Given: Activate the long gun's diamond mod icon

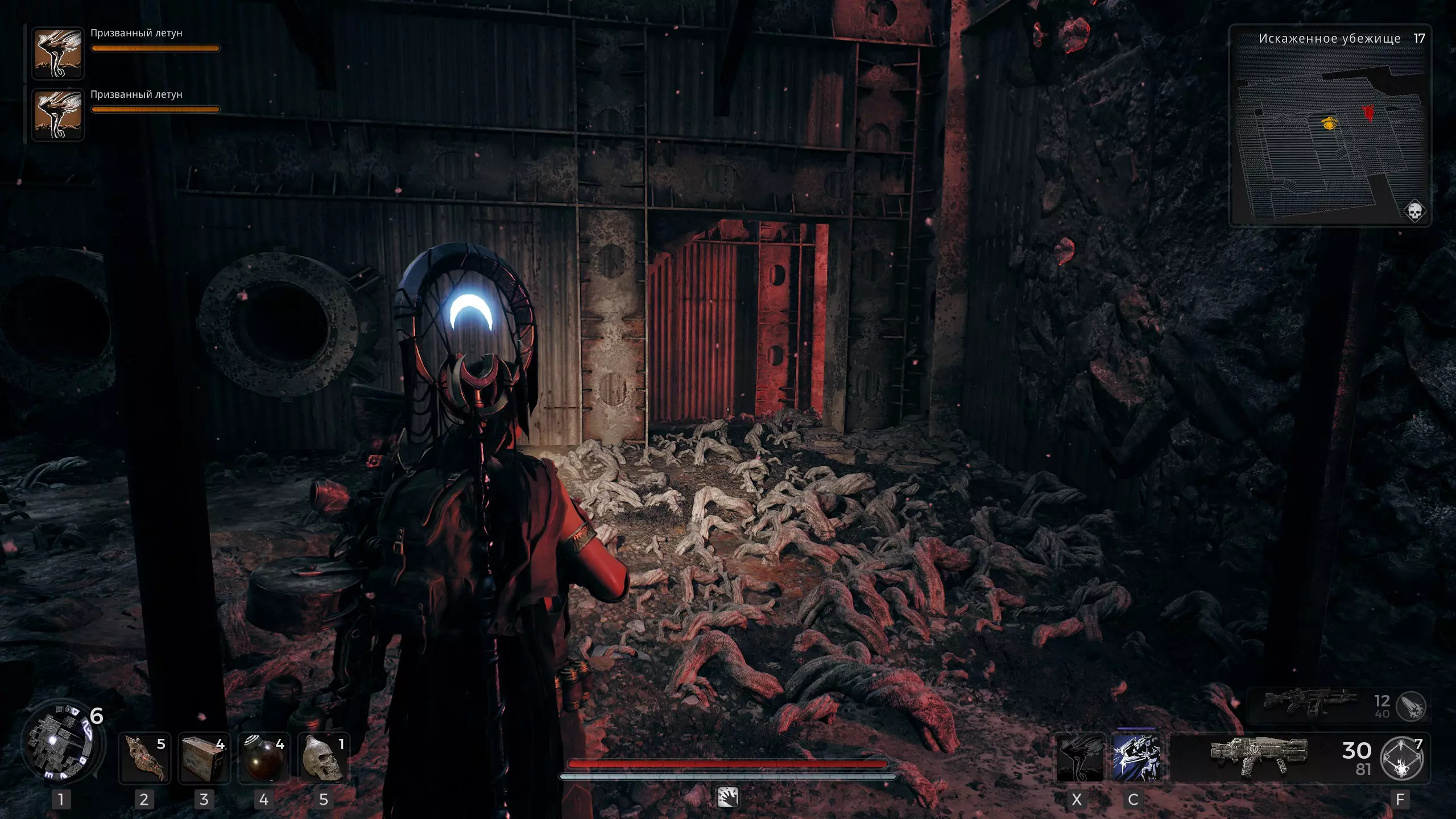Looking at the screenshot, I should pyautogui.click(x=1403, y=759).
